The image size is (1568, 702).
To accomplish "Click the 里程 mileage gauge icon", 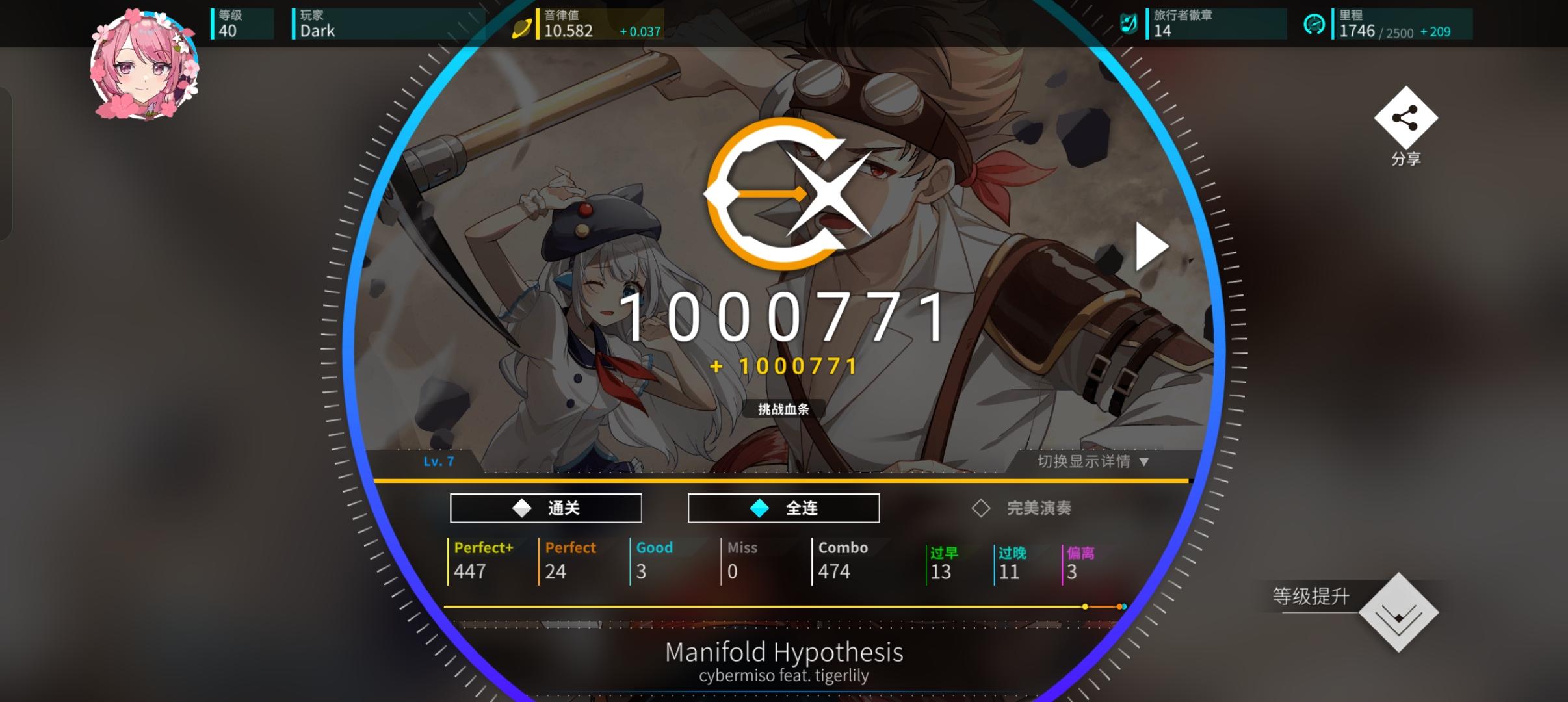I will pyautogui.click(x=1314, y=24).
